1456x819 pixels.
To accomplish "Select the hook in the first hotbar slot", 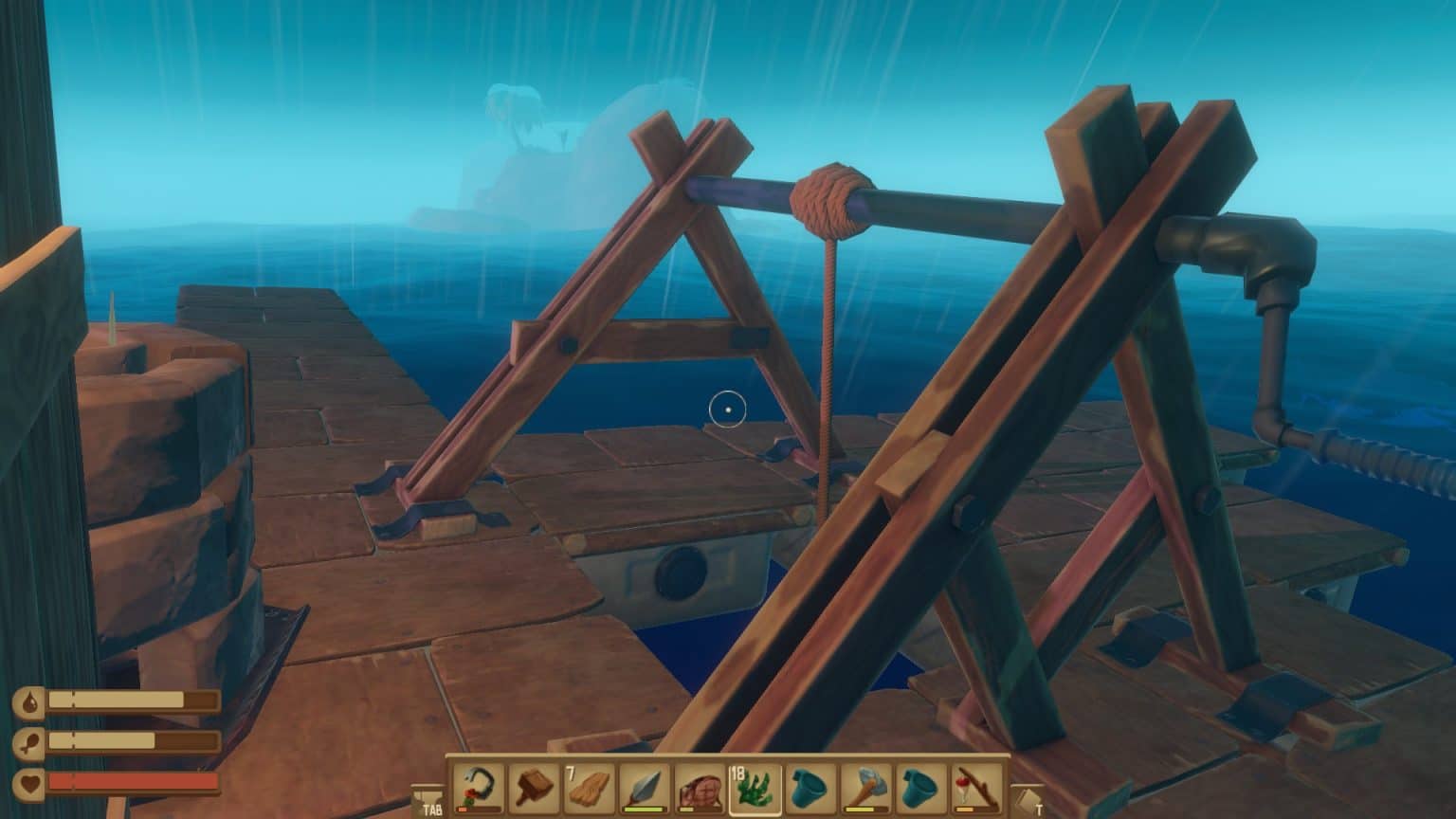I will click(x=479, y=787).
